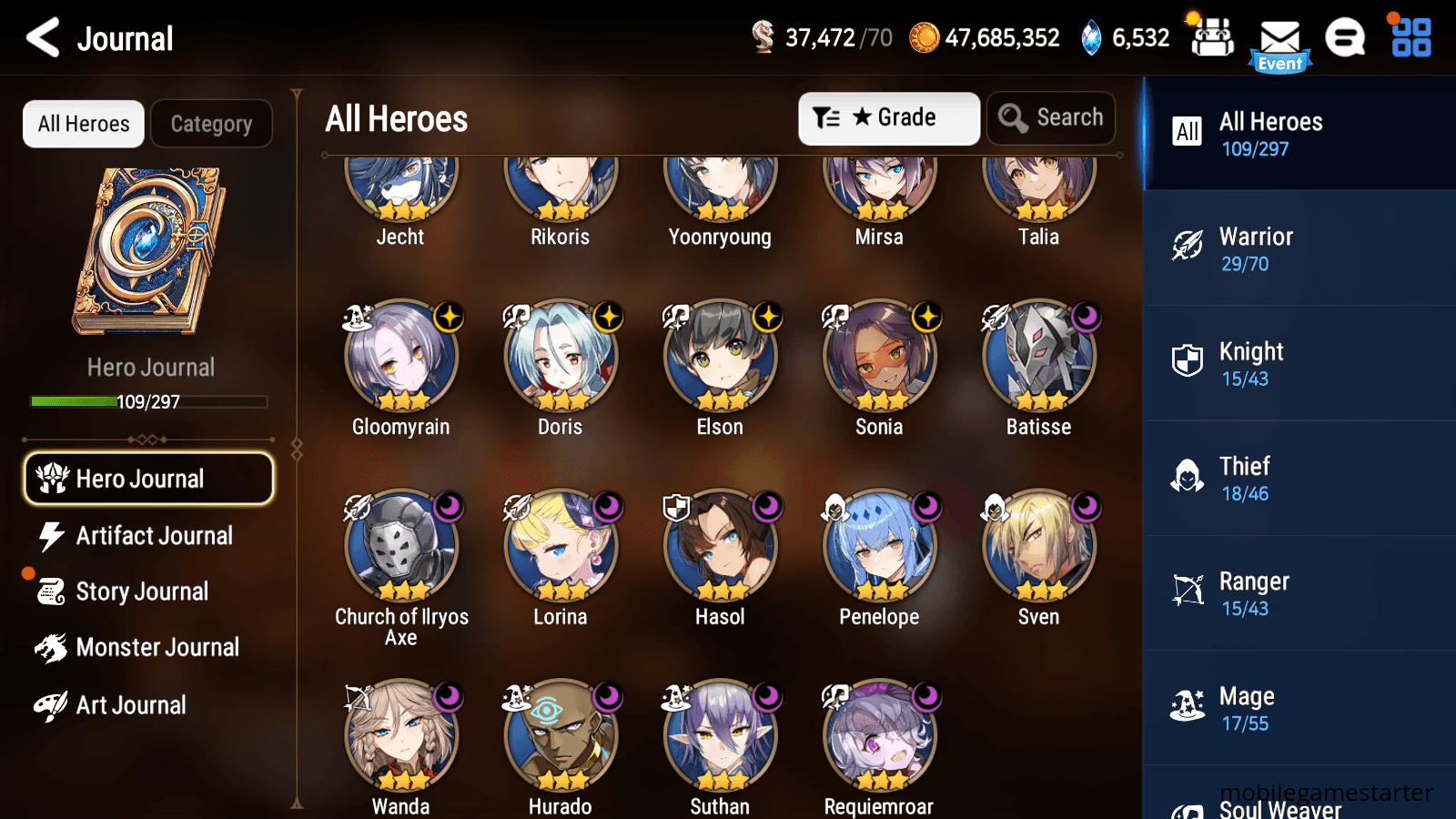Select Gloomyrain's hero portrait
This screenshot has width=1456, height=819.
coord(400,359)
